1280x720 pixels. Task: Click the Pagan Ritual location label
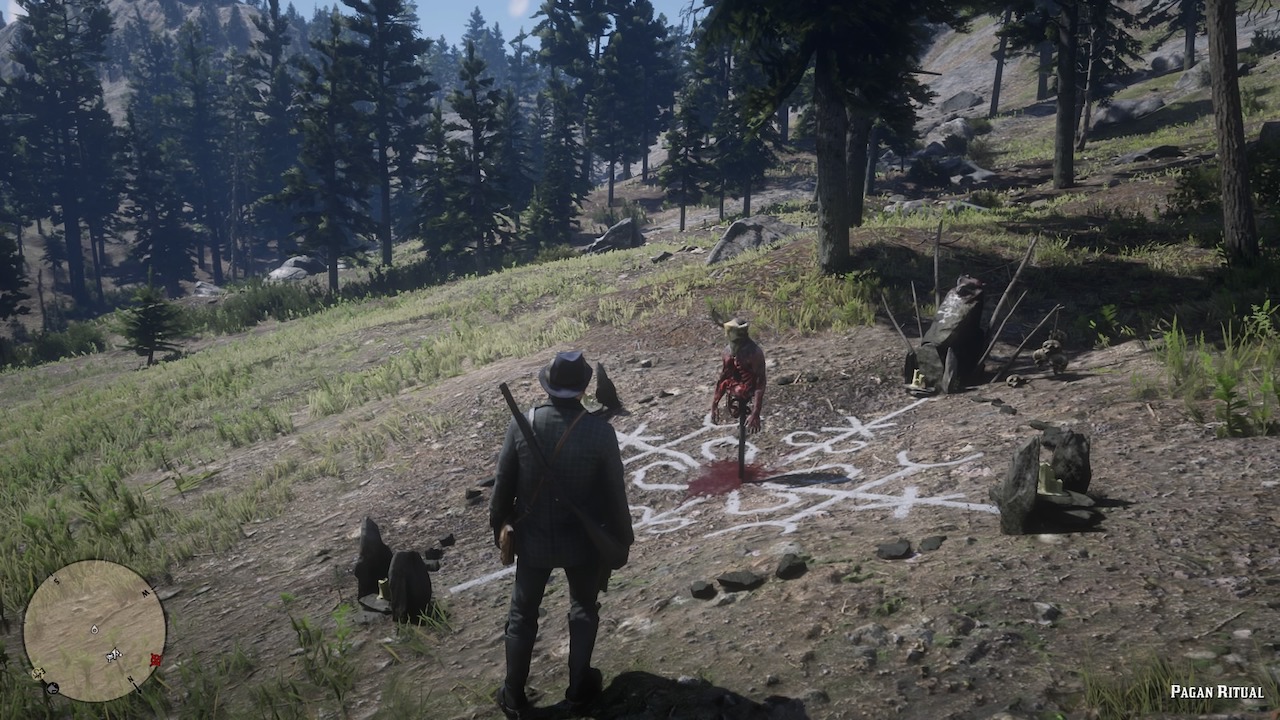pos(1216,691)
